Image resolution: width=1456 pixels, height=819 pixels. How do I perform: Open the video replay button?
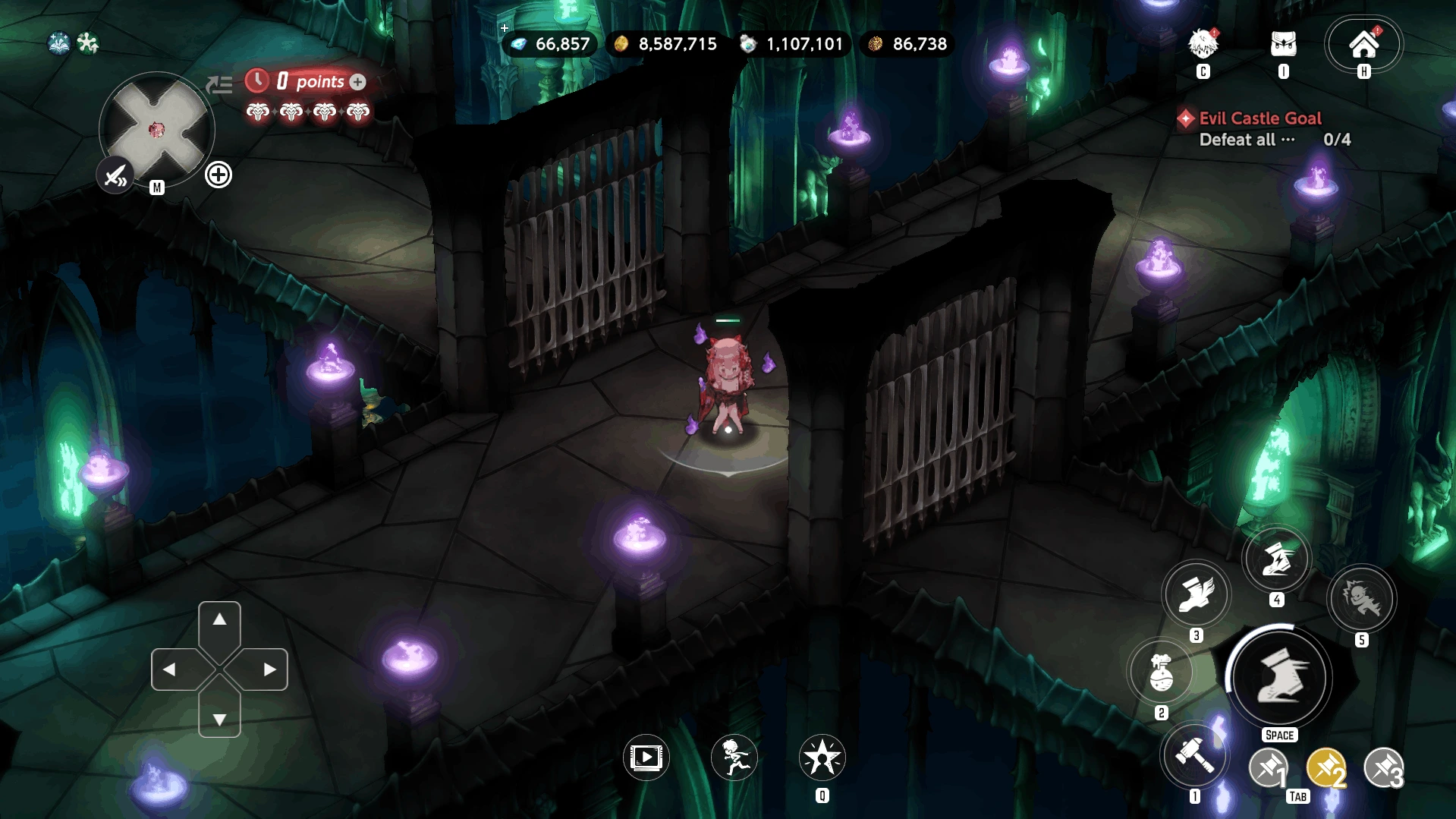646,757
